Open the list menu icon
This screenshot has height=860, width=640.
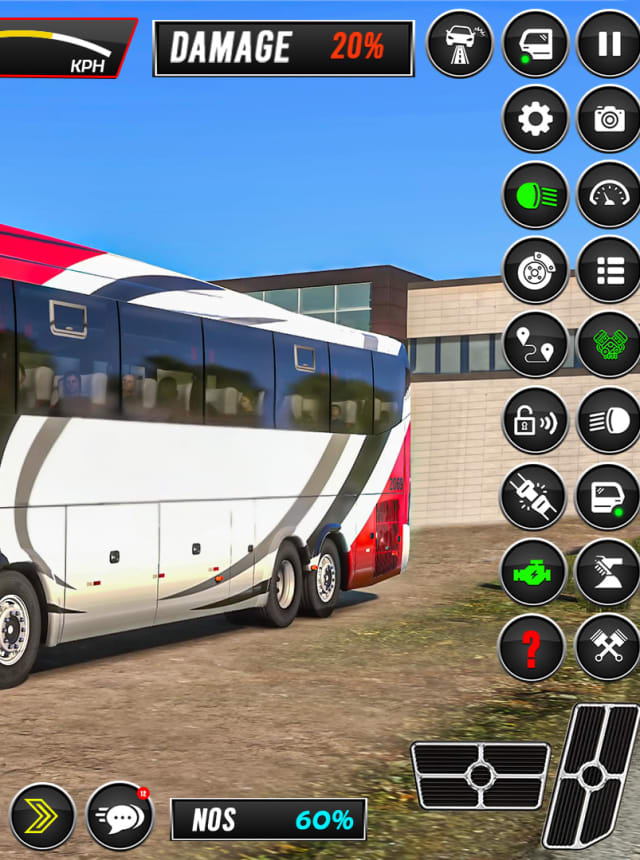coord(608,270)
